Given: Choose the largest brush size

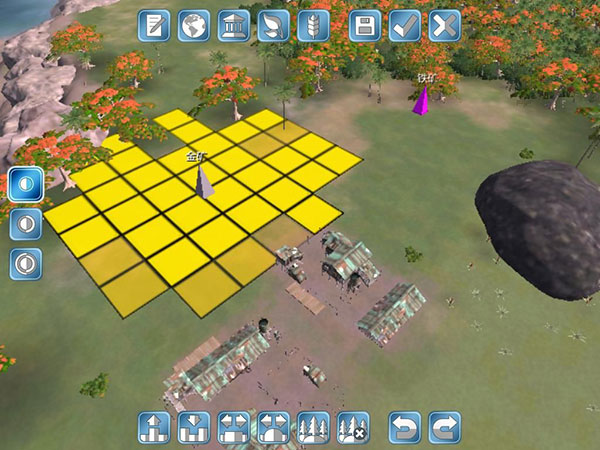Looking at the screenshot, I should pos(25,264).
